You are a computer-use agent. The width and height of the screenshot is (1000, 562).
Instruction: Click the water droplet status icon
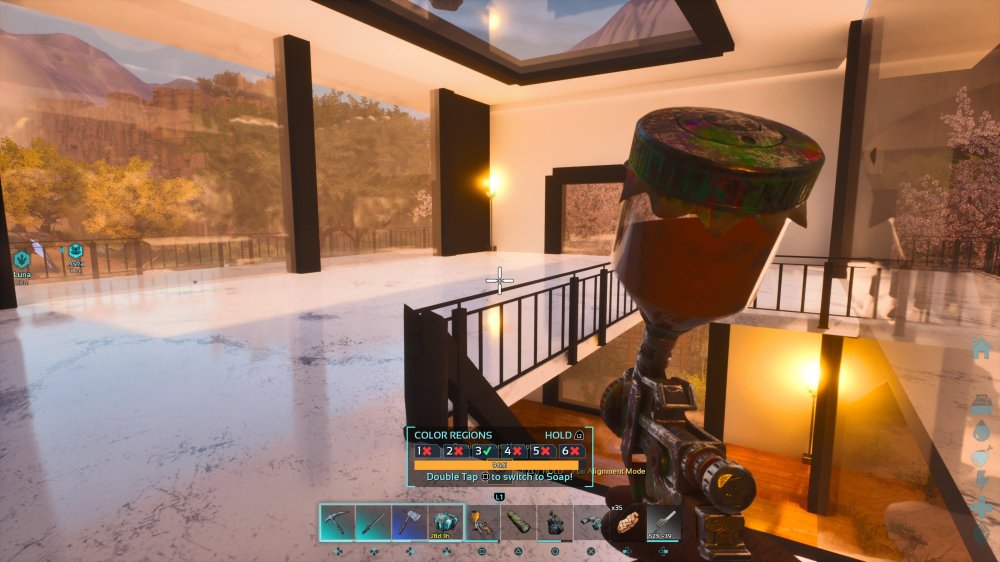tap(981, 429)
